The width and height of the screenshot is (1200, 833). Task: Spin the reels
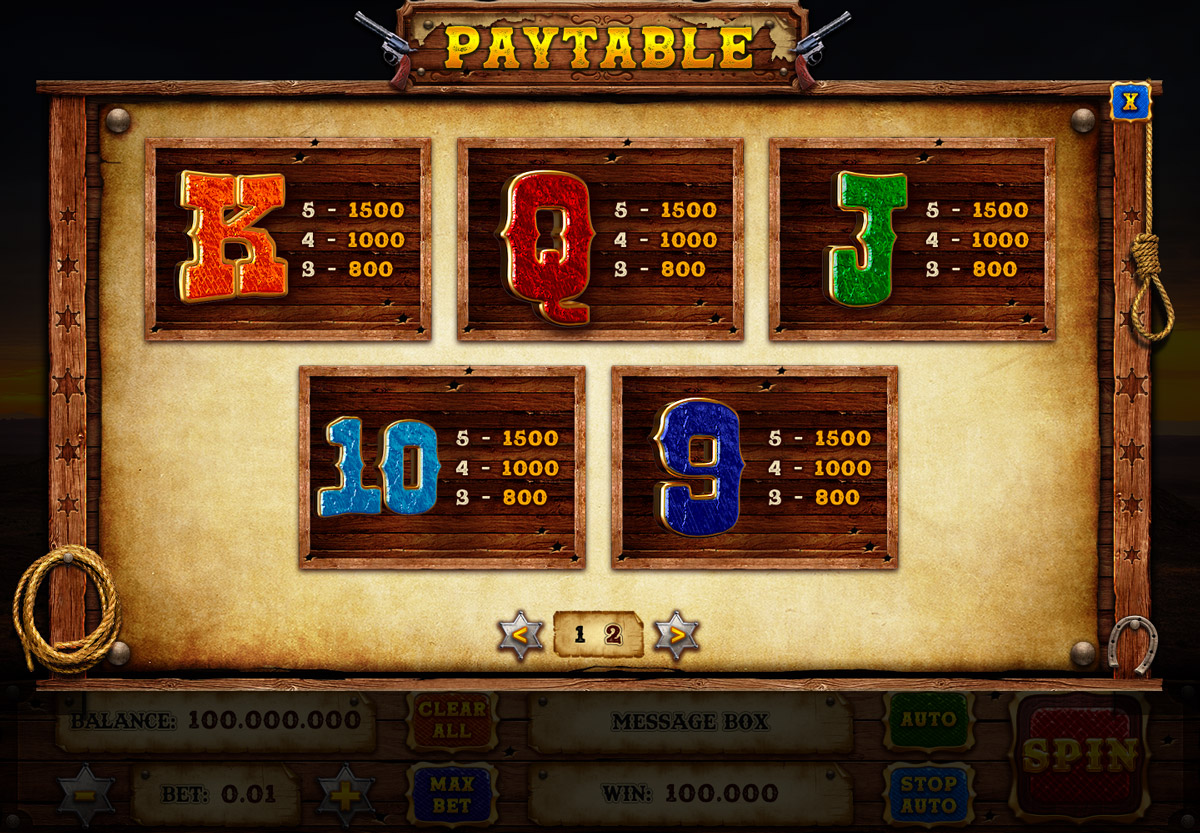[1079, 755]
